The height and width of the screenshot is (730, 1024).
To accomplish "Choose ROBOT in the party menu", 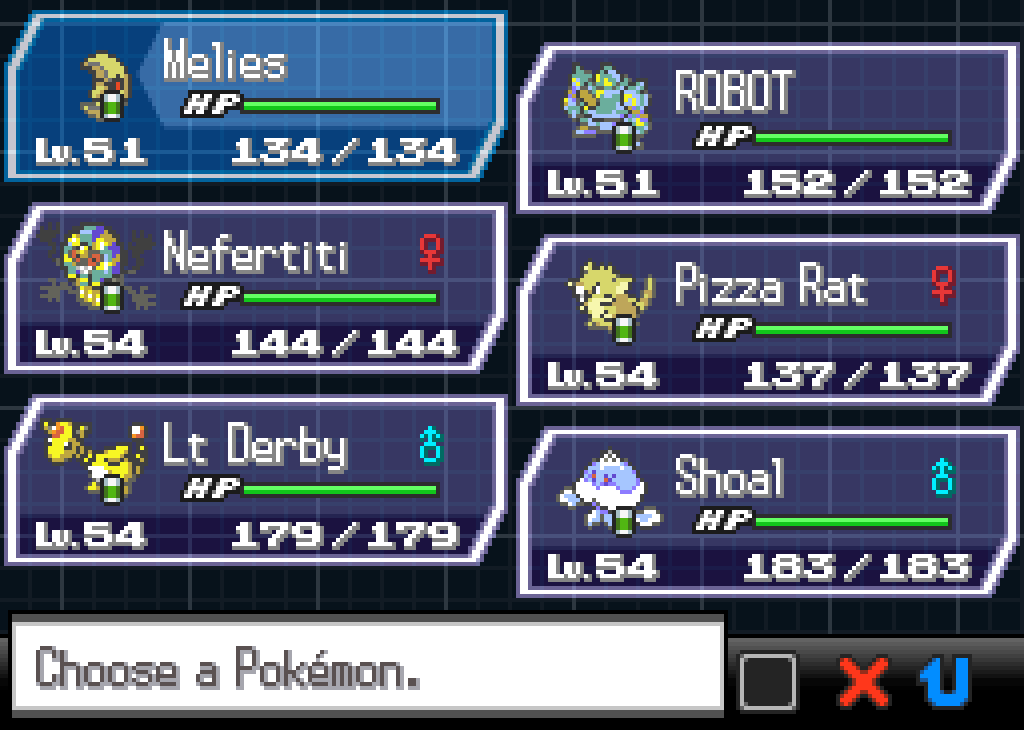I will click(767, 129).
